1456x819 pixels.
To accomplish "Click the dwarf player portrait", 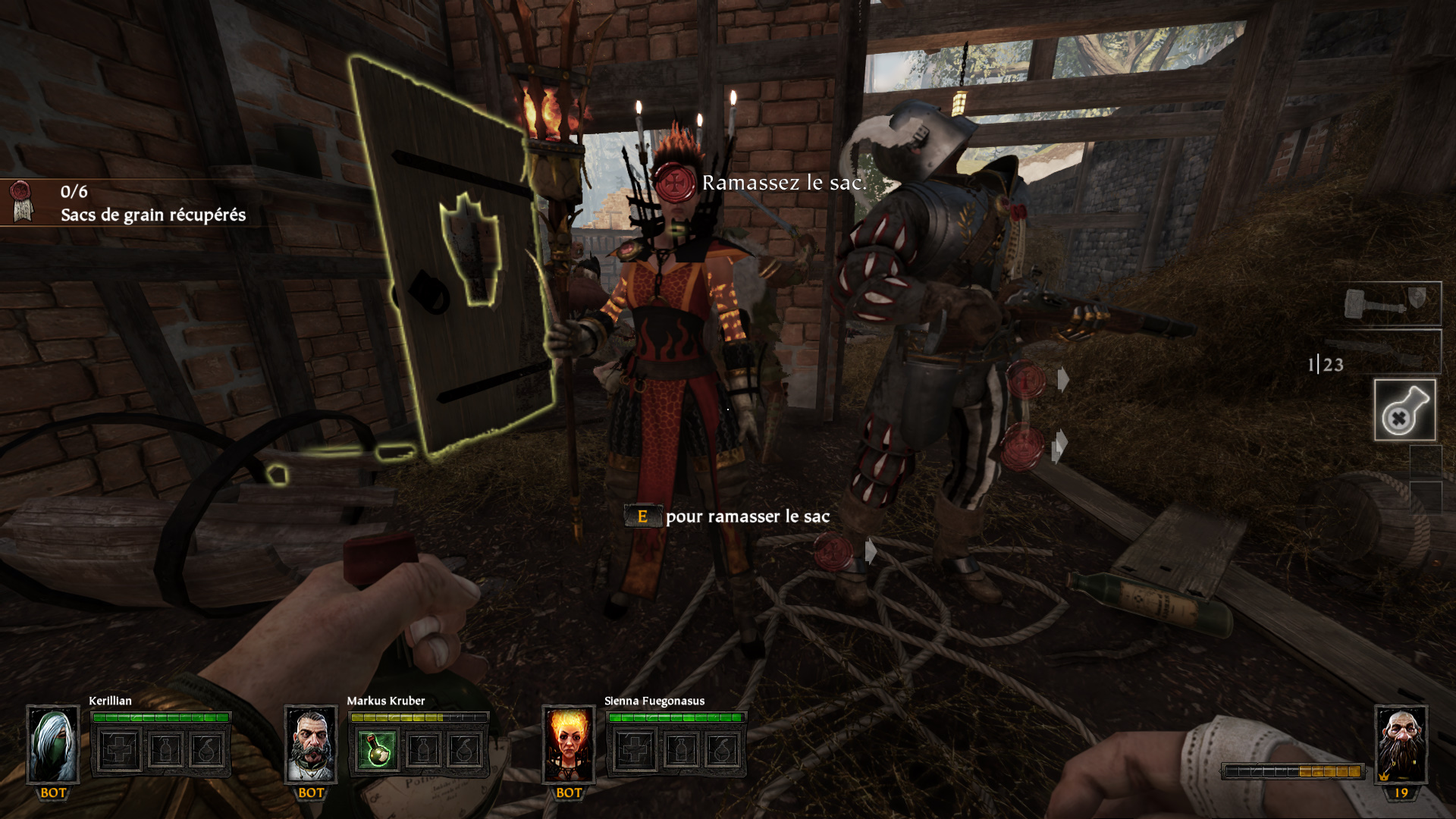I will pyautogui.click(x=1401, y=744).
